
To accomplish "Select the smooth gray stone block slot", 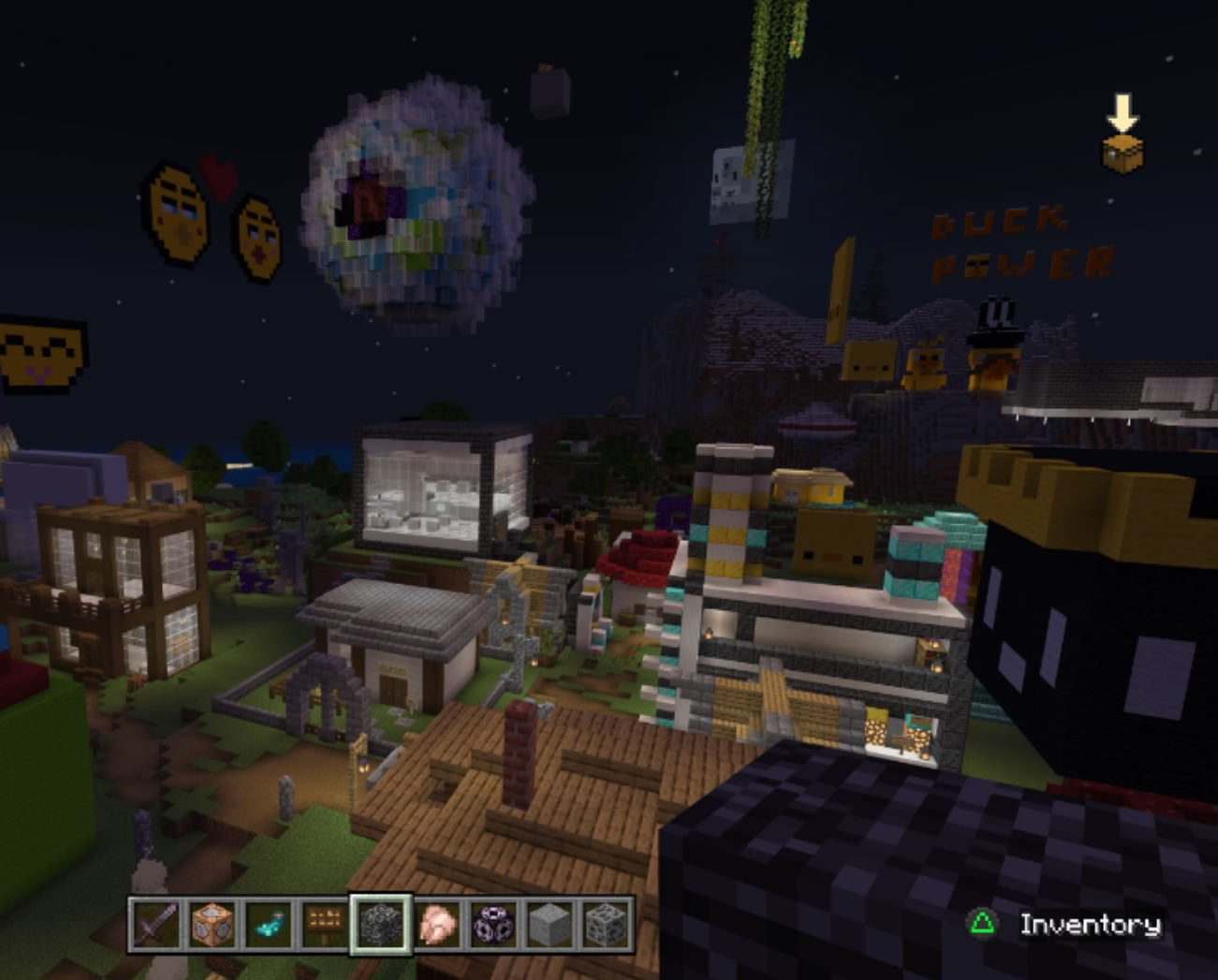I will point(550,924).
